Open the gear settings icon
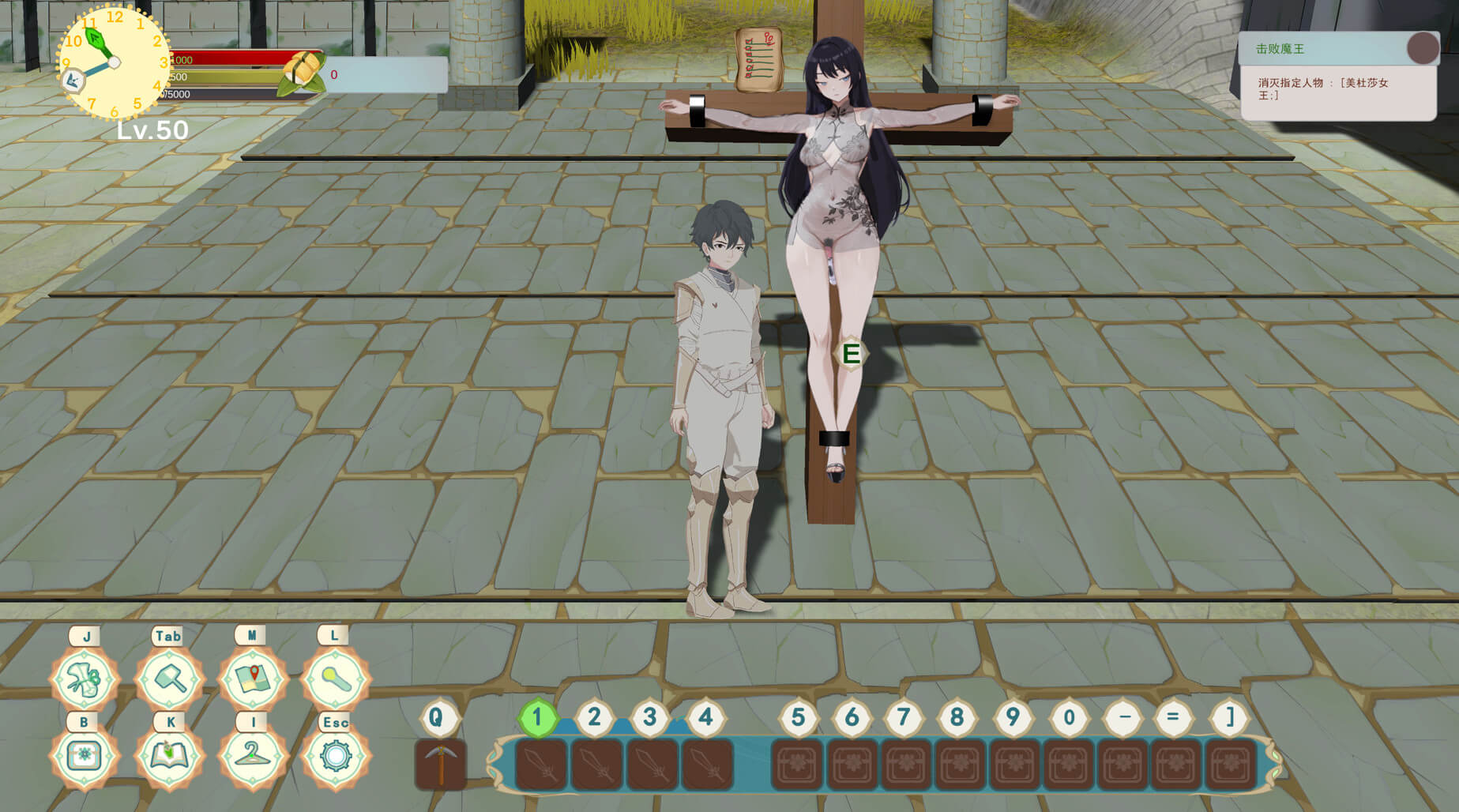Image resolution: width=1459 pixels, height=812 pixels. click(x=335, y=756)
